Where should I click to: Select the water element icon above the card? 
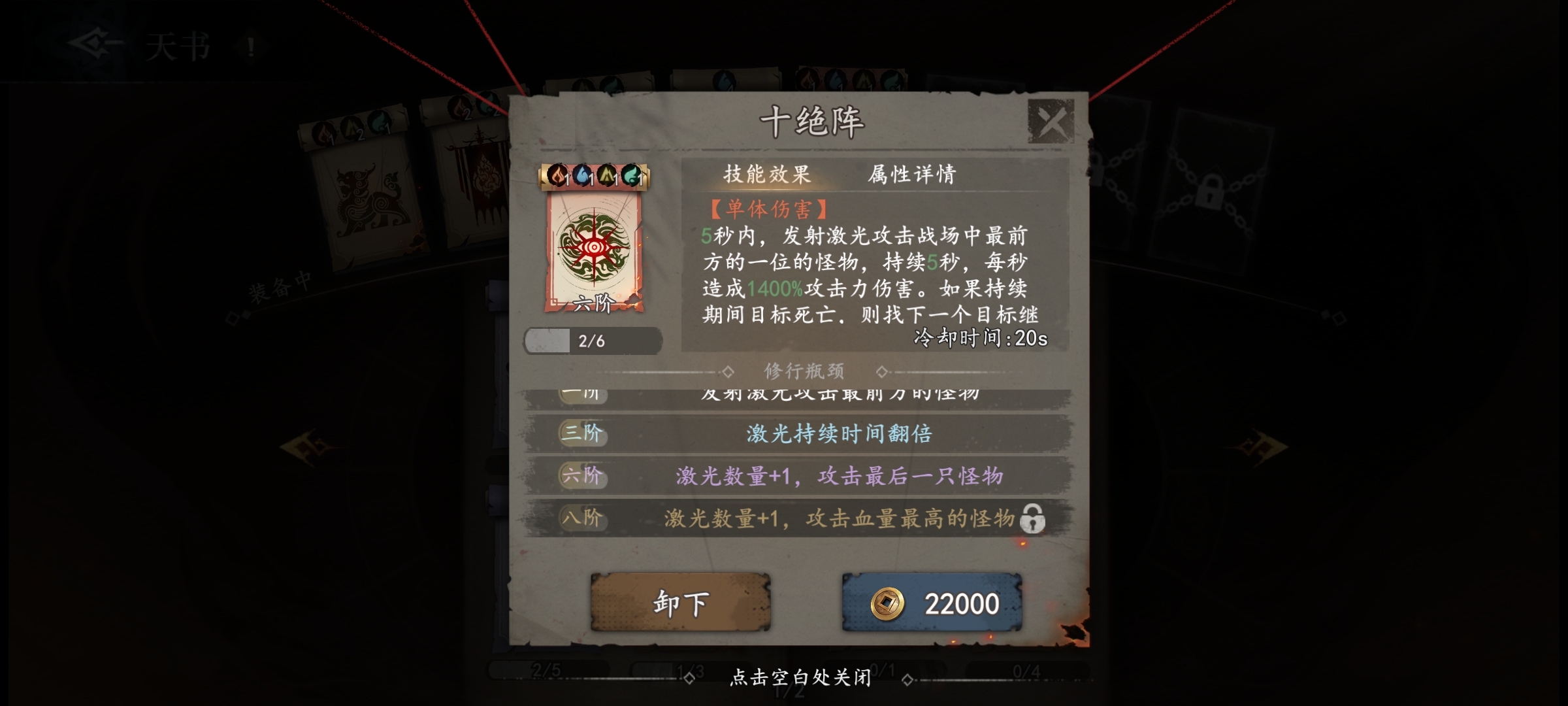[x=583, y=175]
